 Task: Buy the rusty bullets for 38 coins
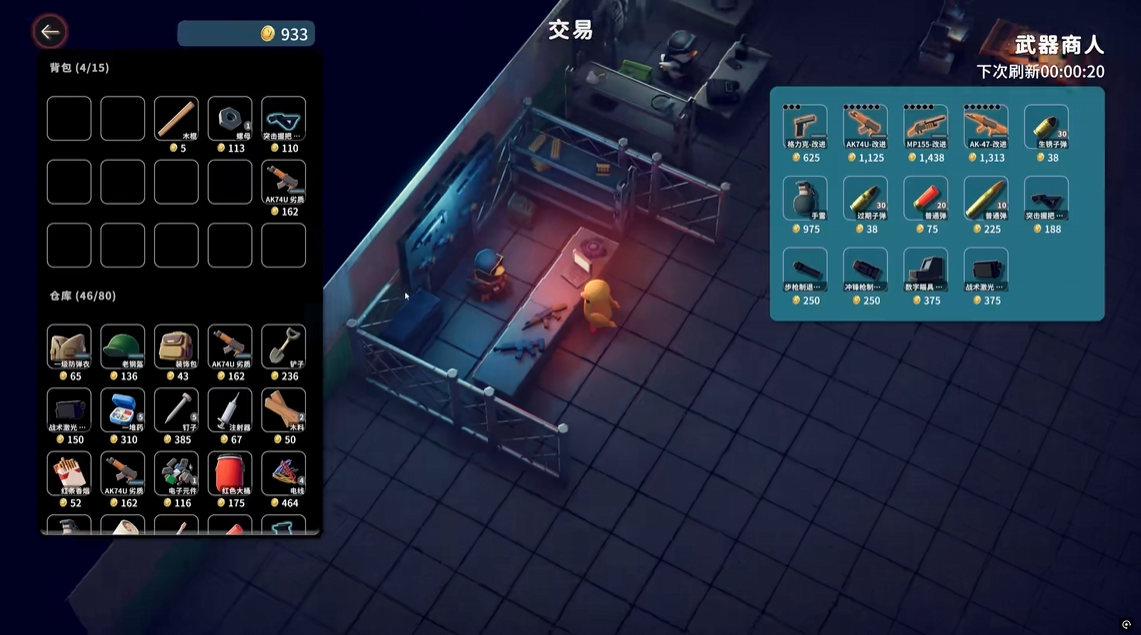coord(1046,126)
